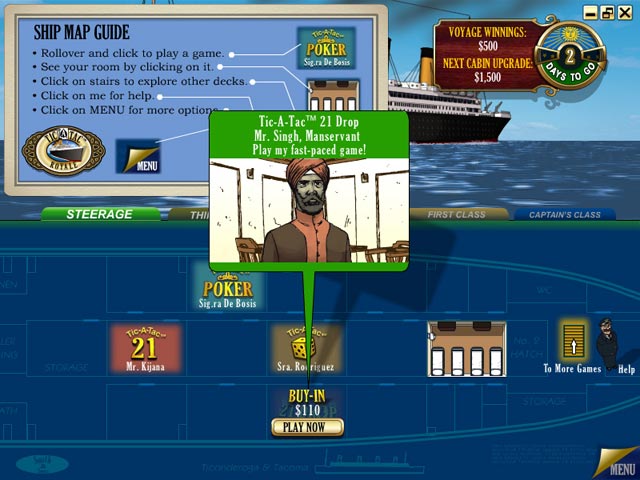Choose Mr. Kijana's Tic-A-Tac 21 game
This screenshot has height=480, width=640.
(x=146, y=349)
